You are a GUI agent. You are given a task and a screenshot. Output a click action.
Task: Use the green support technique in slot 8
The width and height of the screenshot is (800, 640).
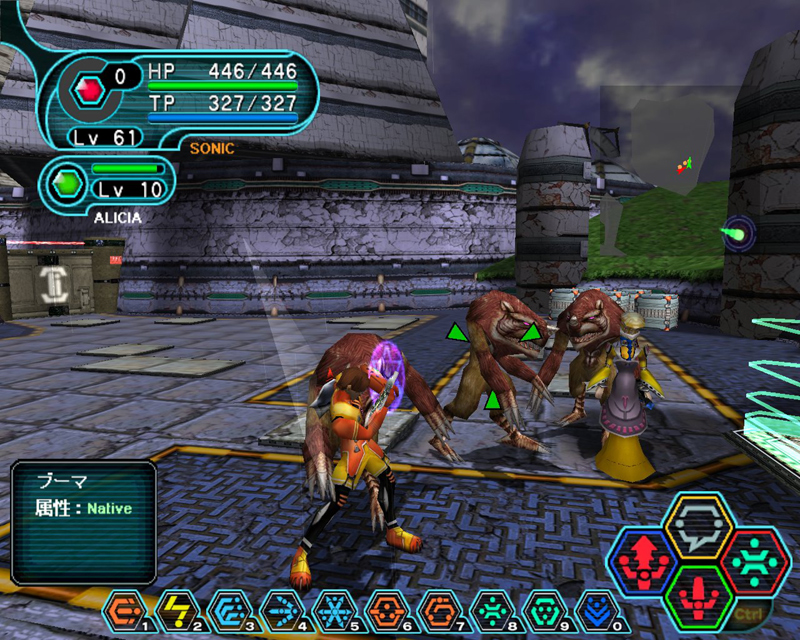pyautogui.click(x=488, y=608)
